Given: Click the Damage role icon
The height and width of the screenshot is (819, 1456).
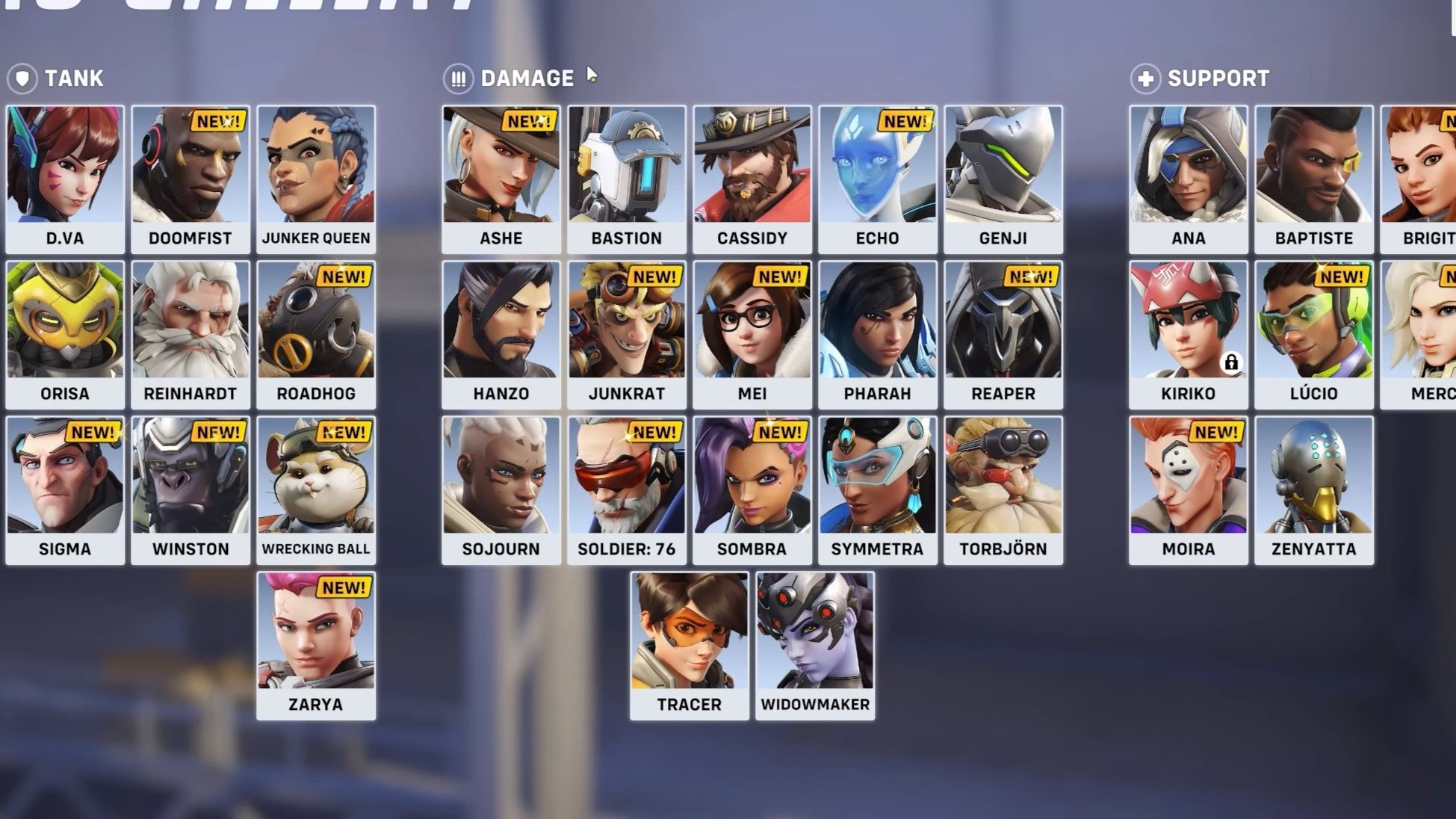Looking at the screenshot, I should pos(459,78).
